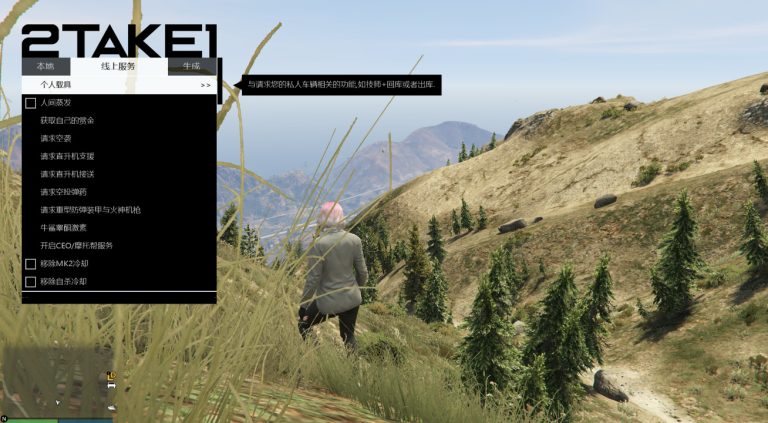Open the 生成 tab
Image resolution: width=768 pixels, height=423 pixels.
(190, 66)
